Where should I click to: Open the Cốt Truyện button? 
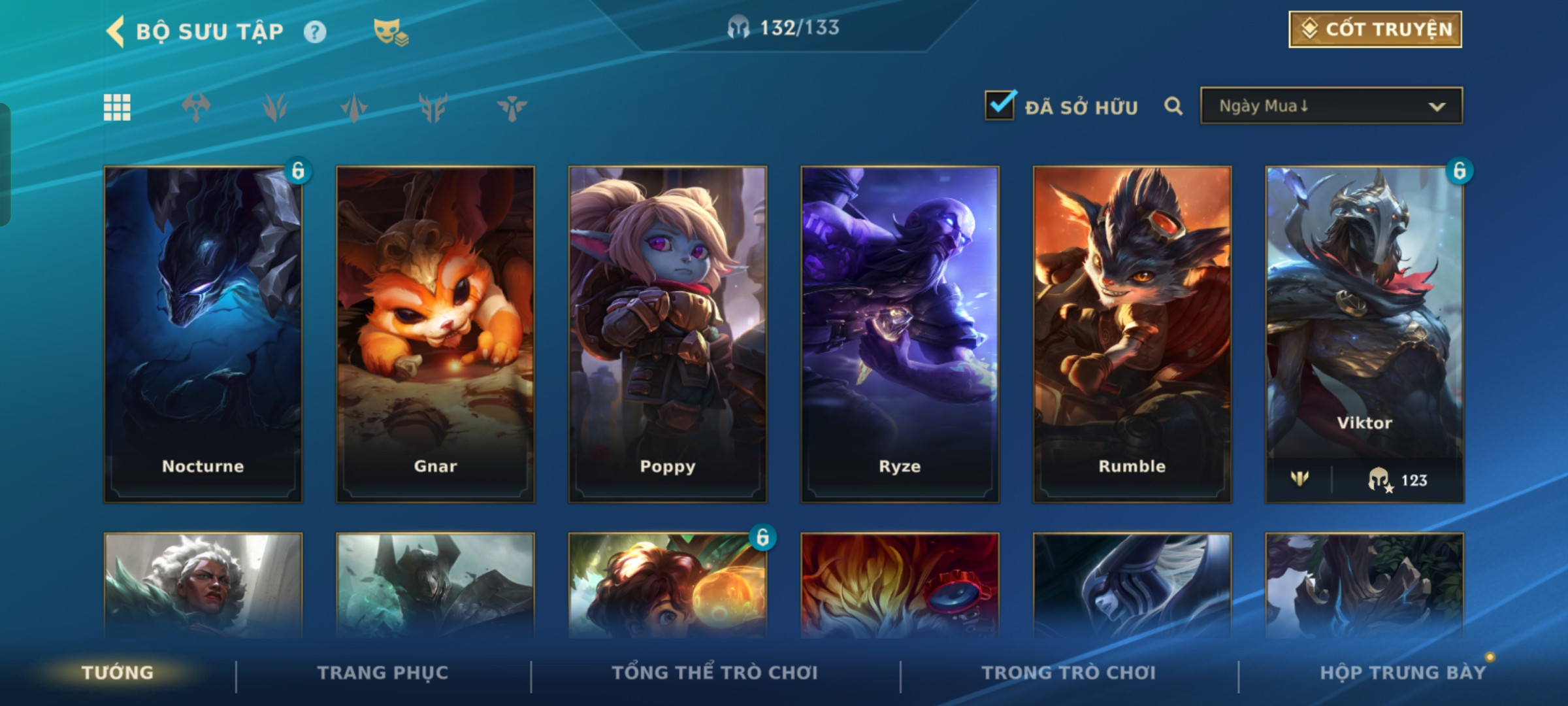click(1375, 29)
